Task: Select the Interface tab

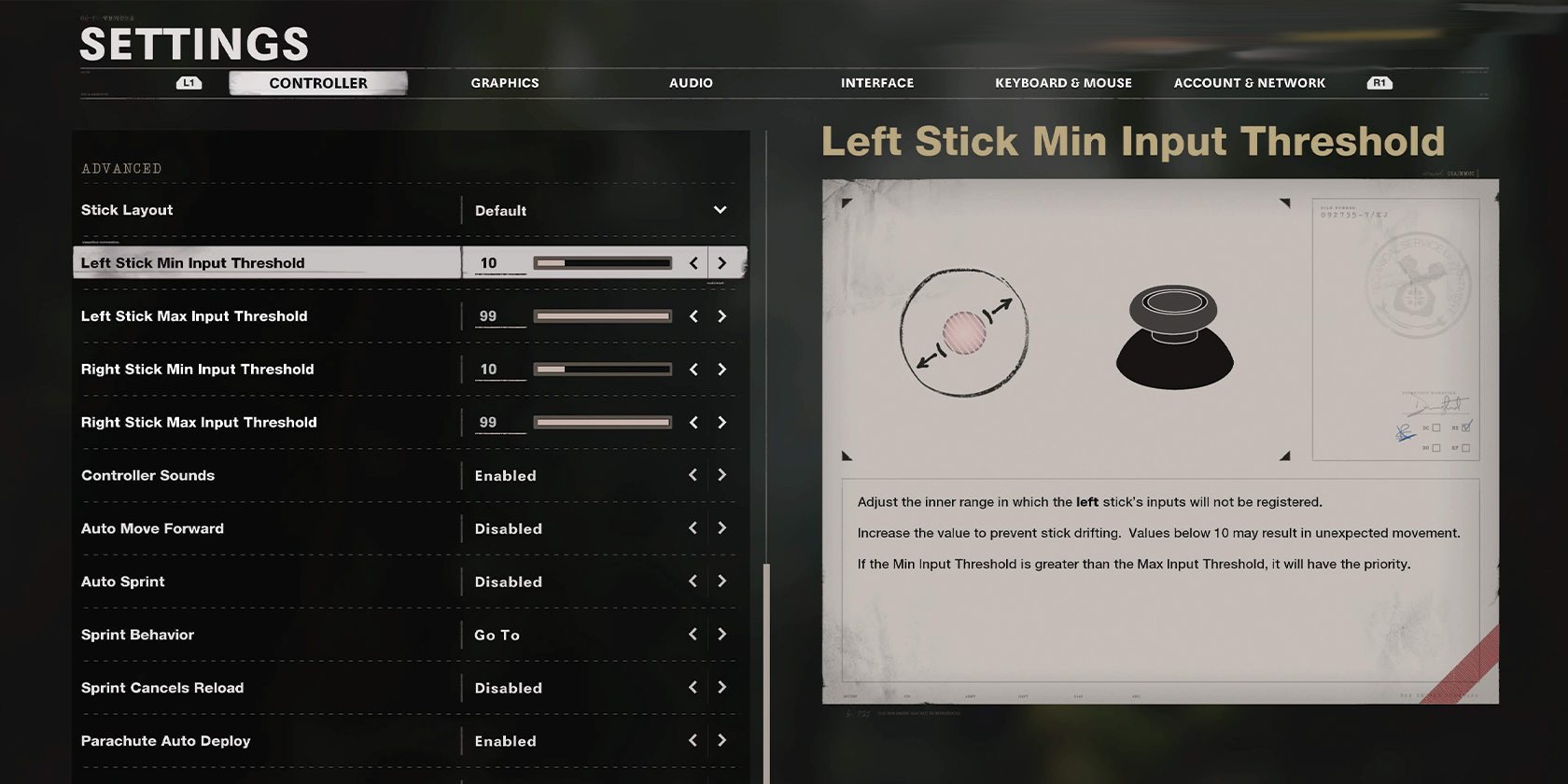Action: (x=877, y=83)
